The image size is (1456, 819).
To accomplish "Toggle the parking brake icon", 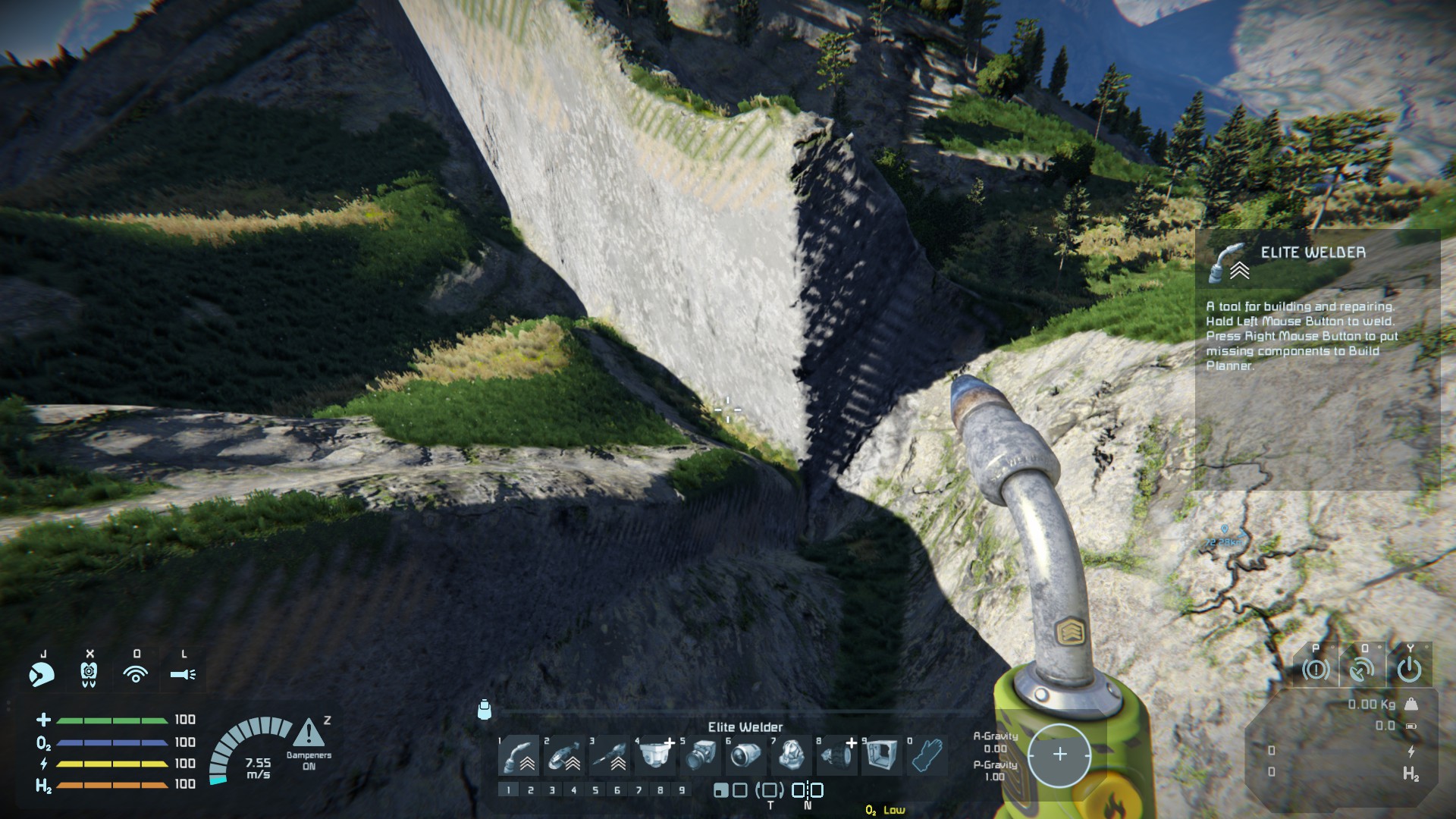I will tap(1316, 670).
